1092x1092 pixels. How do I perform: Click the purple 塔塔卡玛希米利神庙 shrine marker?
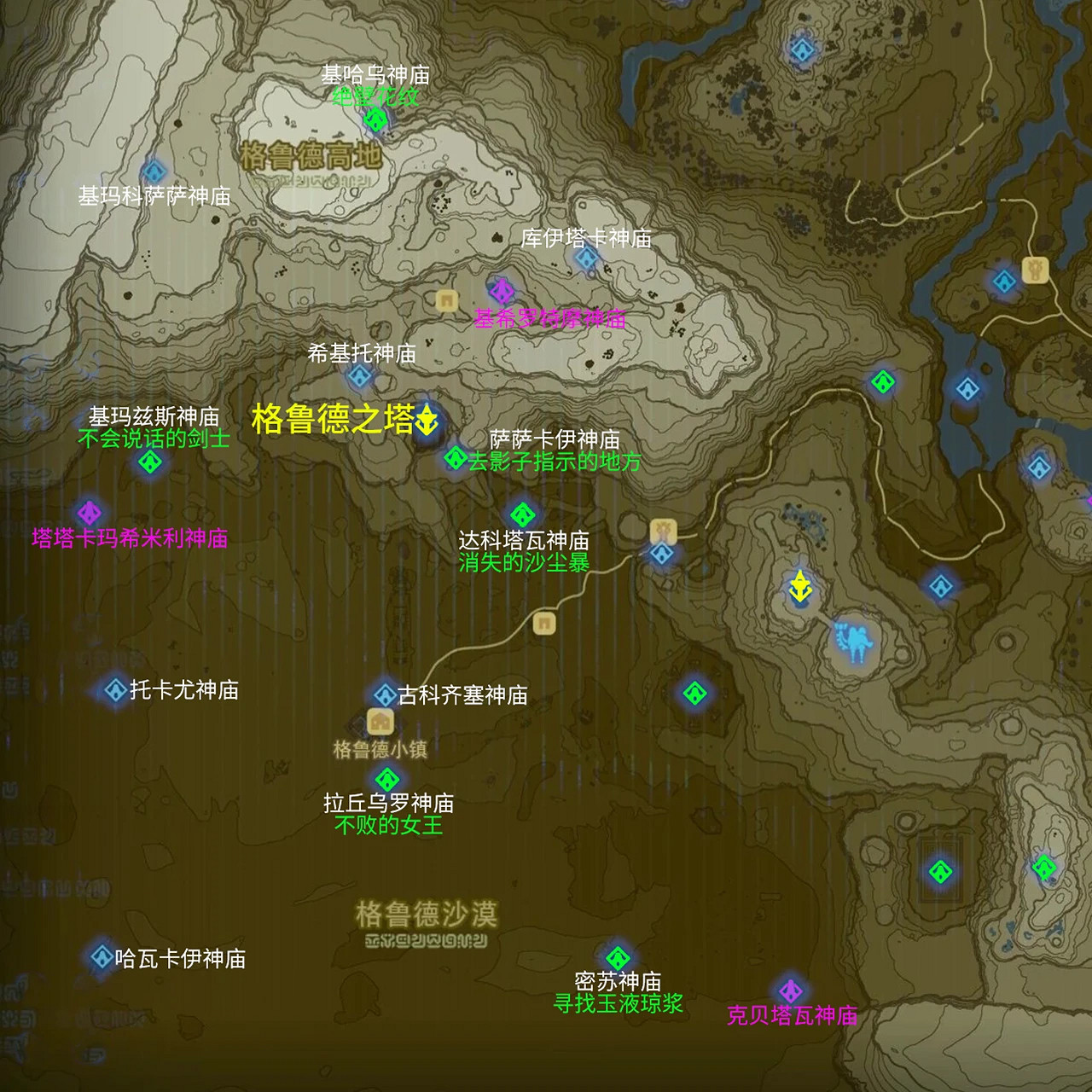(90, 512)
